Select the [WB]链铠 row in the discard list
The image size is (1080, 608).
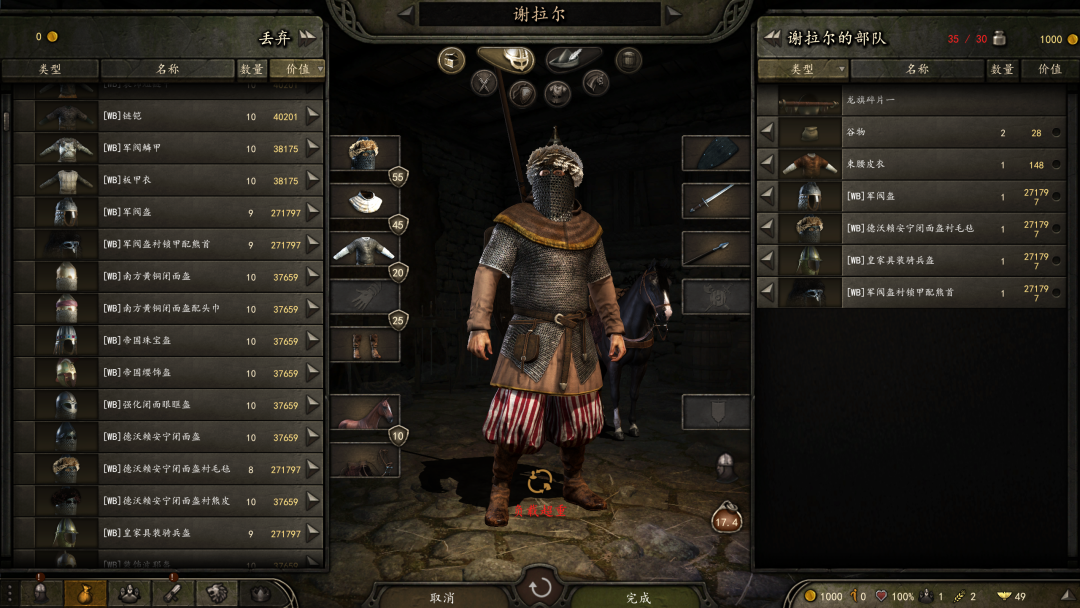168,117
